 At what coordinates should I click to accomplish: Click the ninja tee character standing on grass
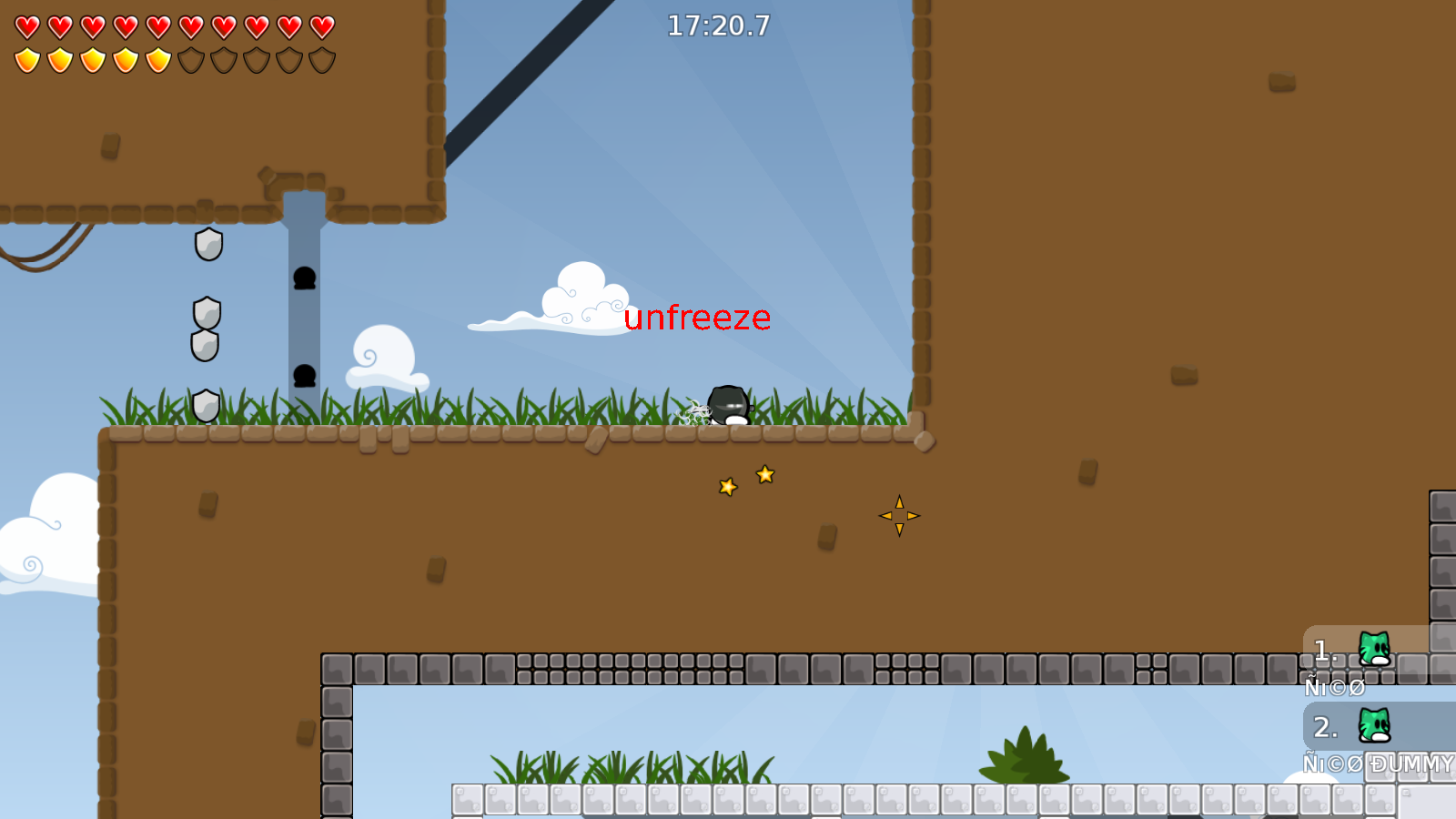pyautogui.click(x=726, y=405)
